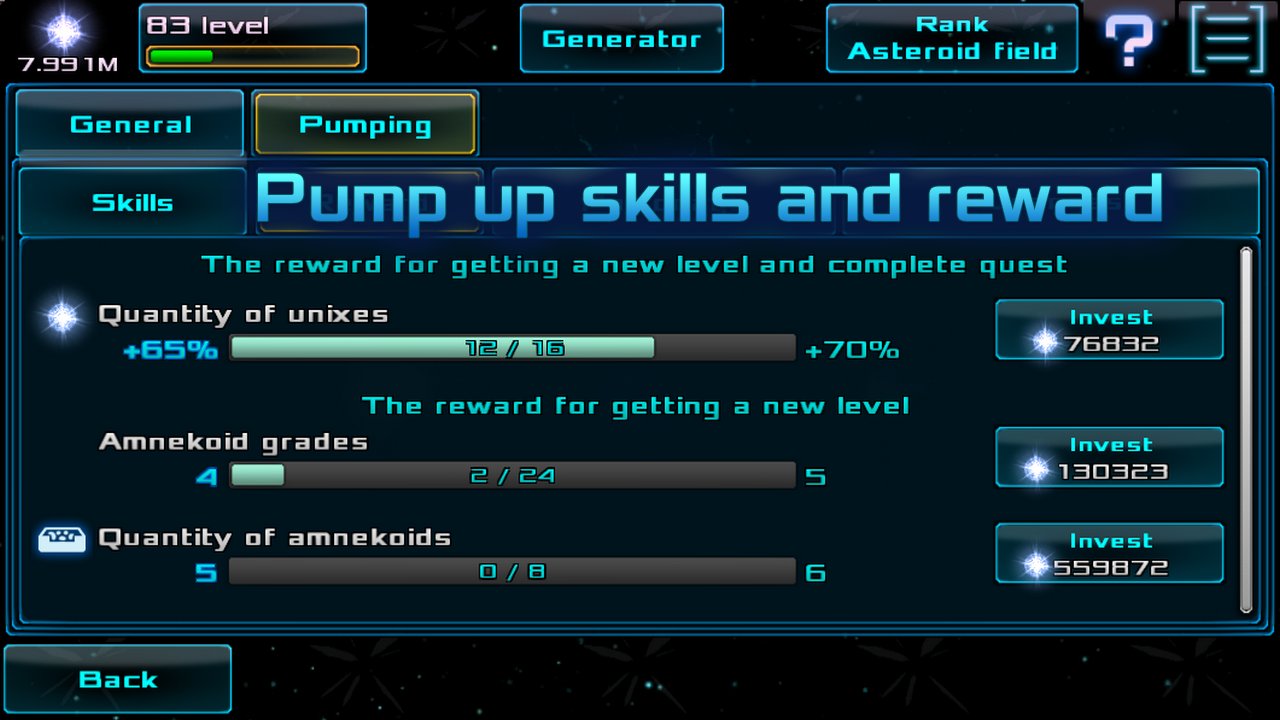The width and height of the screenshot is (1280, 720).
Task: Open the Generator screen
Action: coord(621,39)
